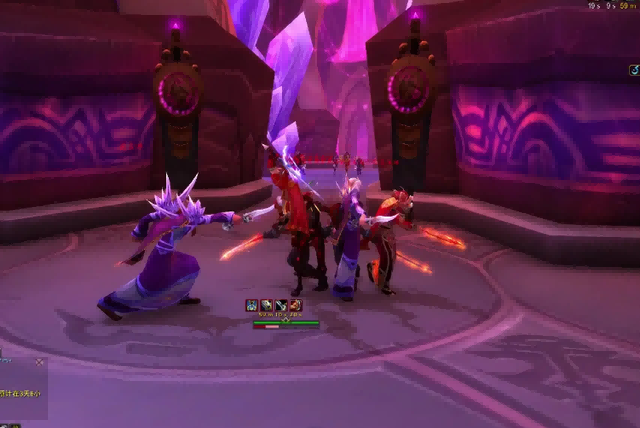
Task: Click the sword debuff icon
Action: [x=281, y=305]
